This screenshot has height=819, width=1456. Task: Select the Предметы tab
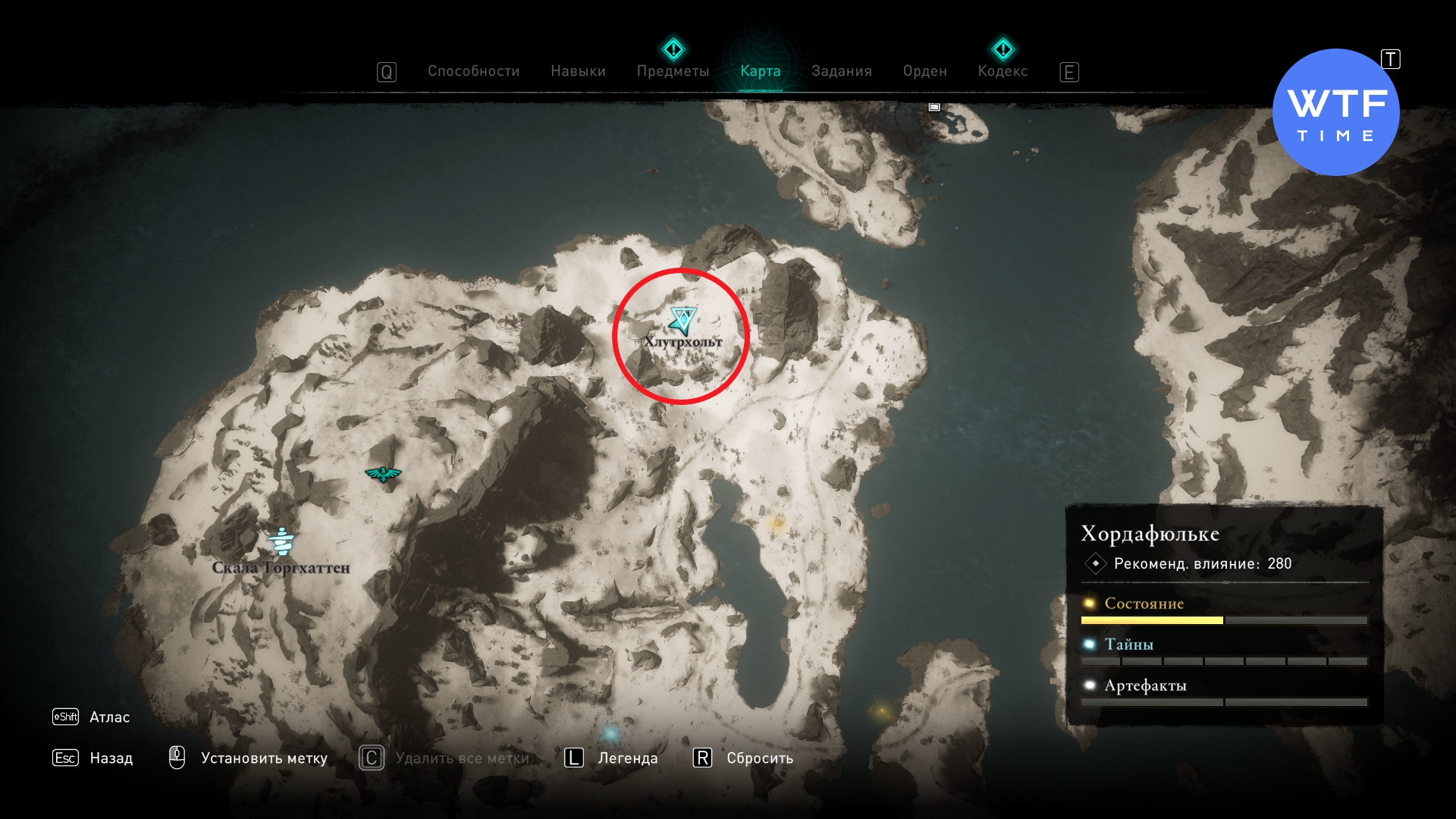pyautogui.click(x=673, y=71)
